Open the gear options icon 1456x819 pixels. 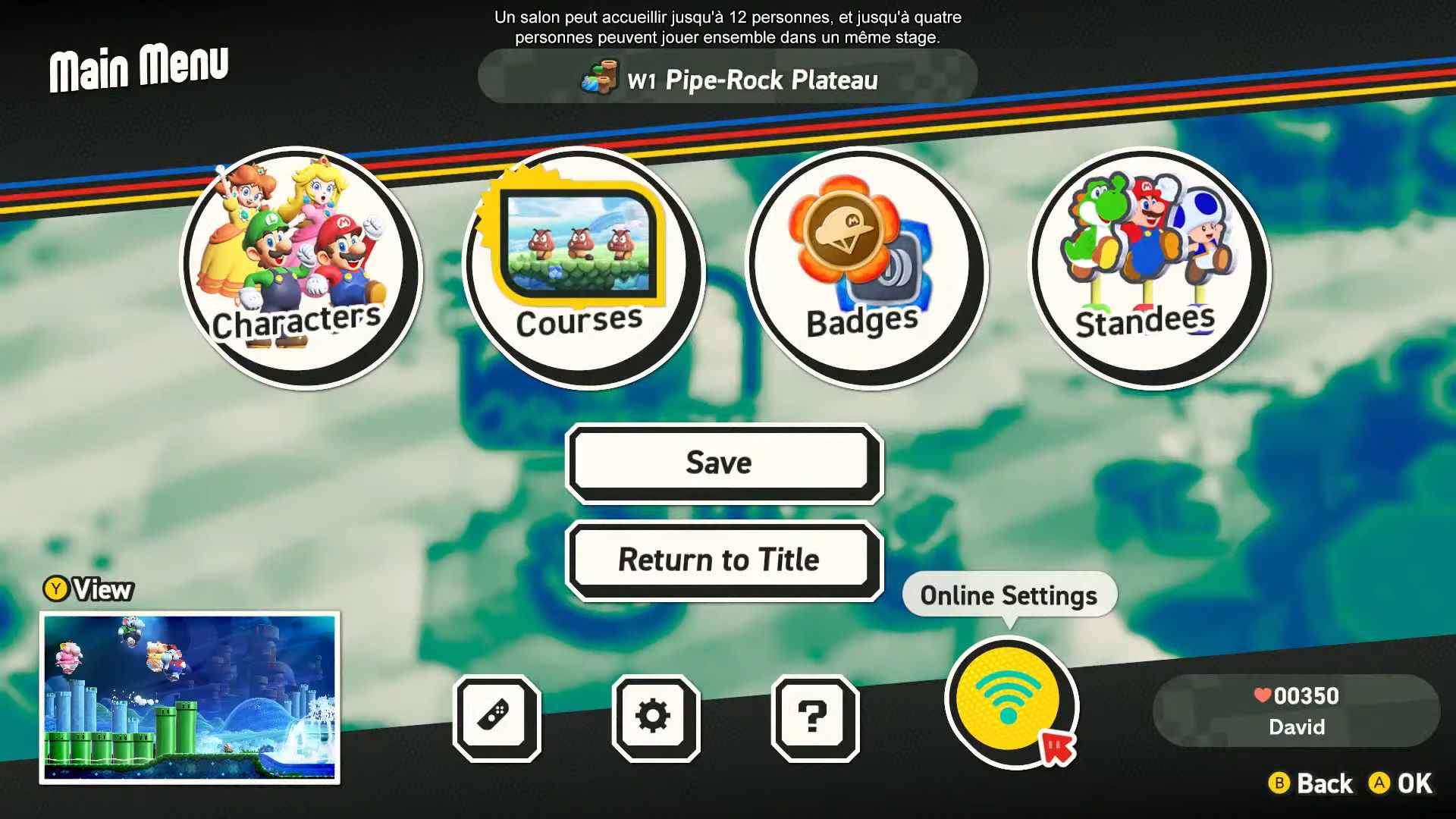(655, 717)
